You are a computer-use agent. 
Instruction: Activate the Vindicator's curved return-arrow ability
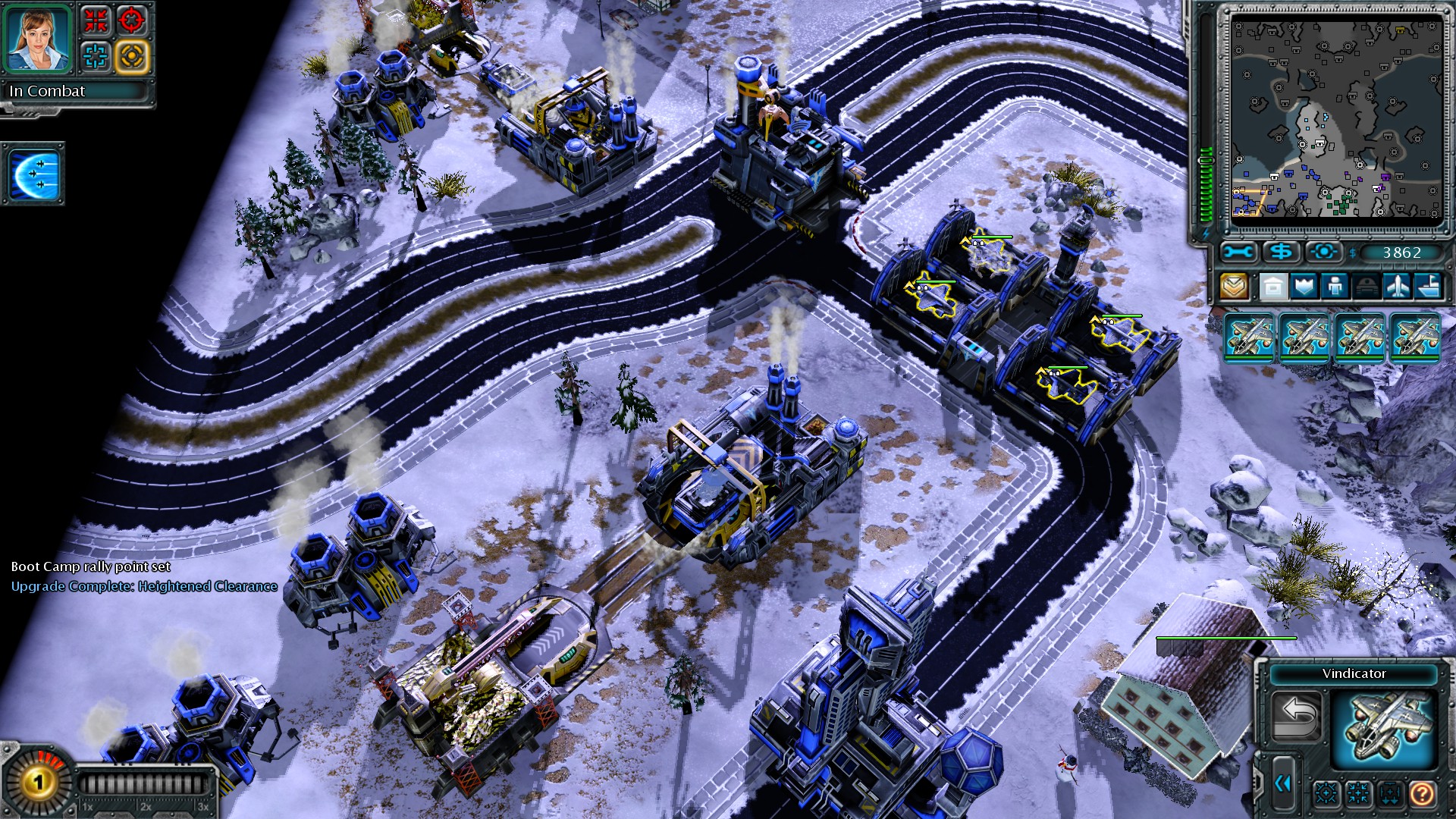1298,715
